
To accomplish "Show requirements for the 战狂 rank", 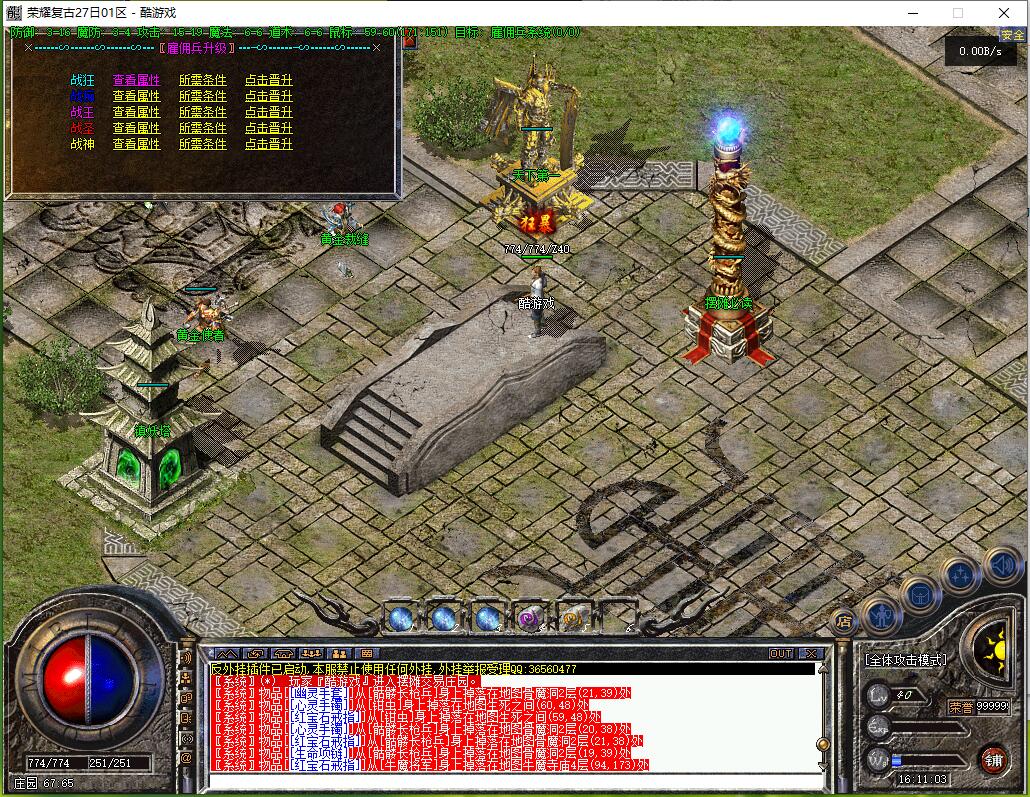I will pos(202,81).
